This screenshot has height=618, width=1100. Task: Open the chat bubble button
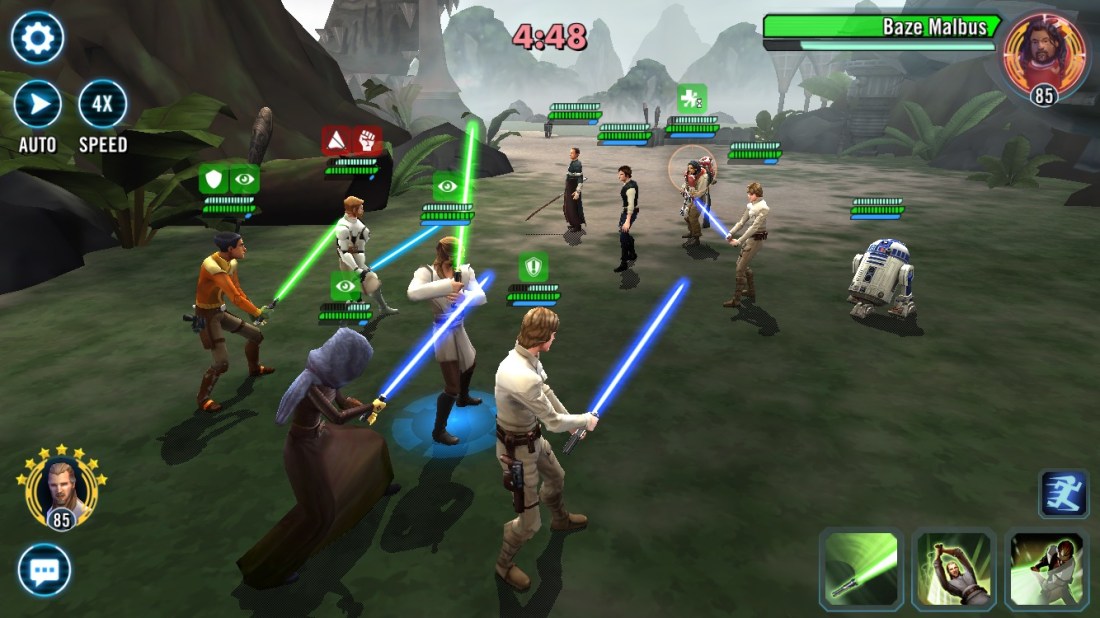click(x=44, y=571)
